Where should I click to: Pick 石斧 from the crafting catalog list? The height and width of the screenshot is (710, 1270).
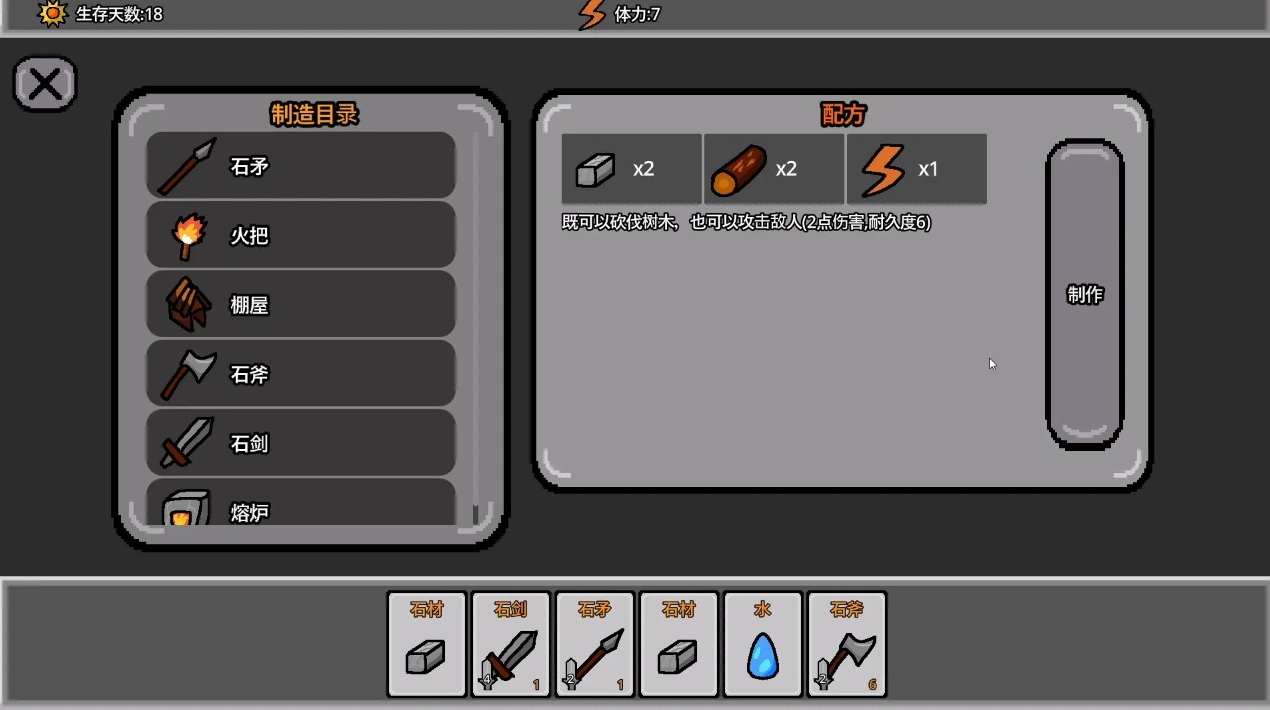tap(301, 374)
